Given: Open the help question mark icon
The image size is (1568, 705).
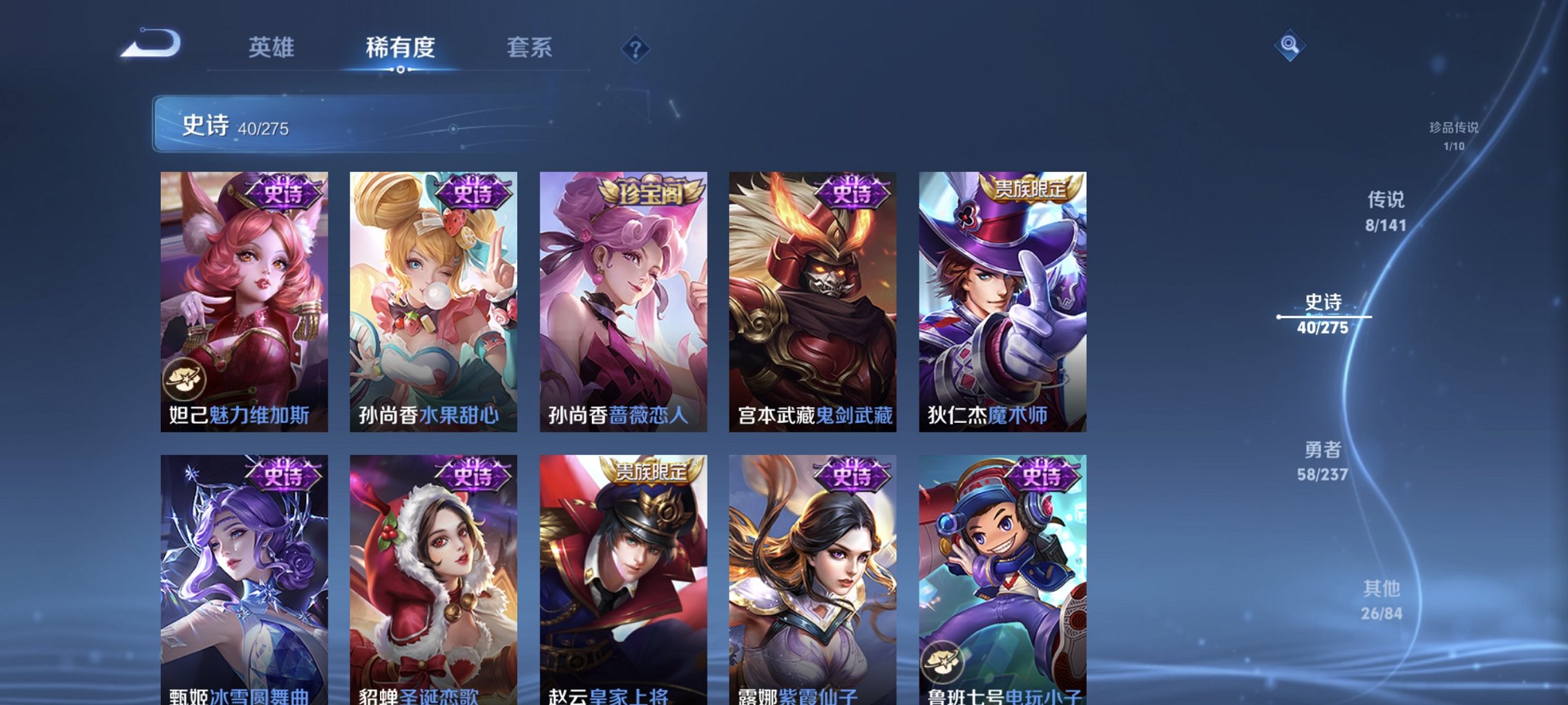Looking at the screenshot, I should tap(635, 48).
